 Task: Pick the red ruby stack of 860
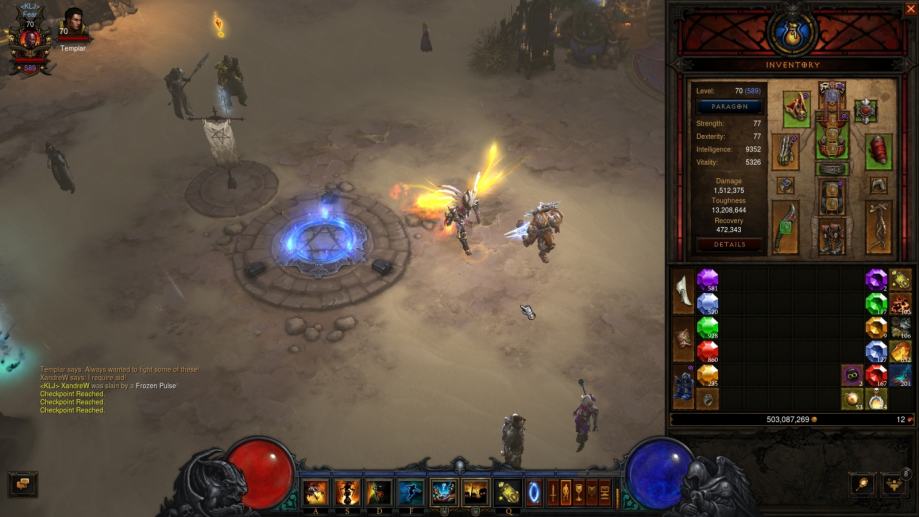coord(708,350)
